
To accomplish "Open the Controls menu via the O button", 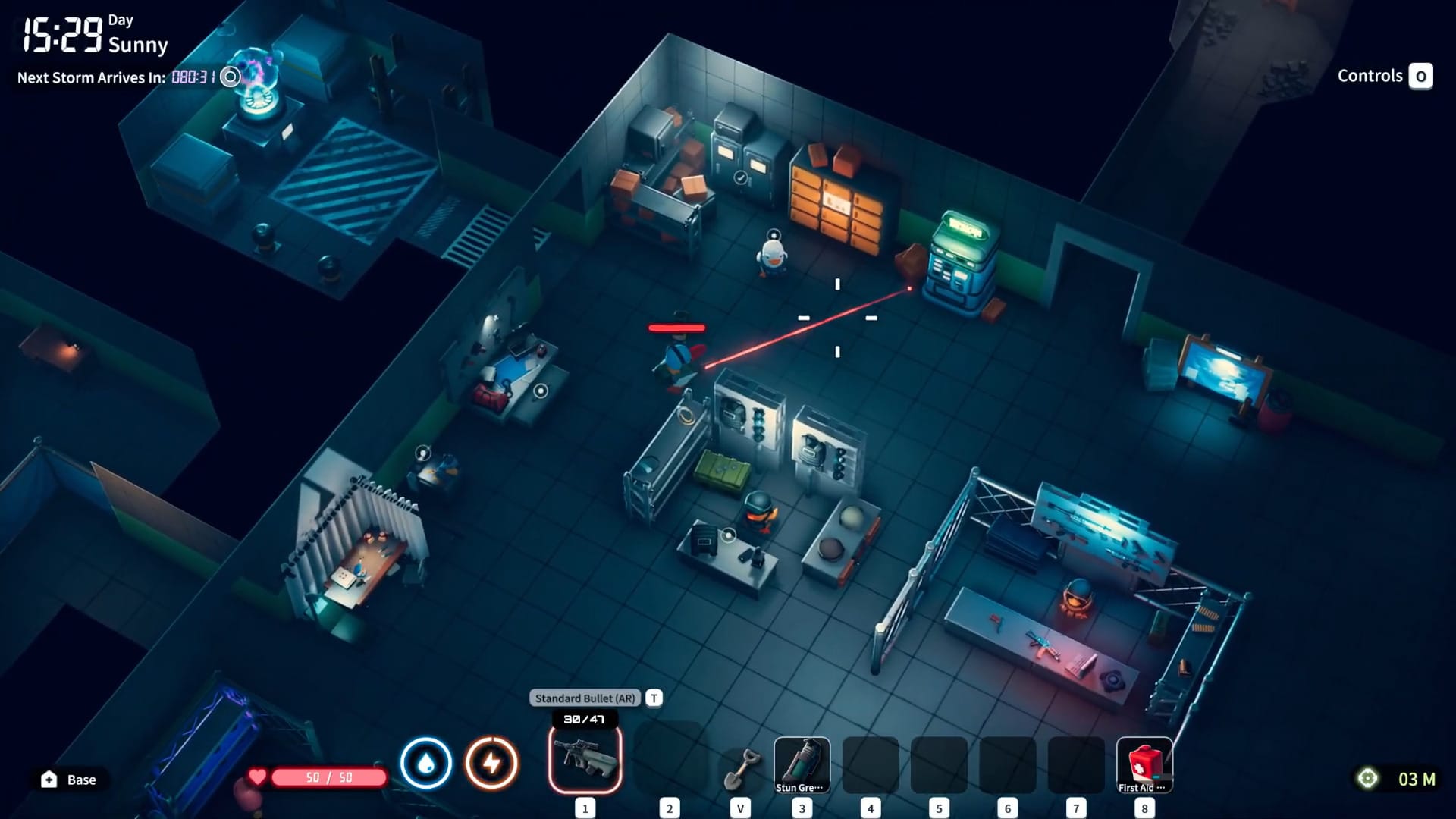I will click(x=1421, y=76).
